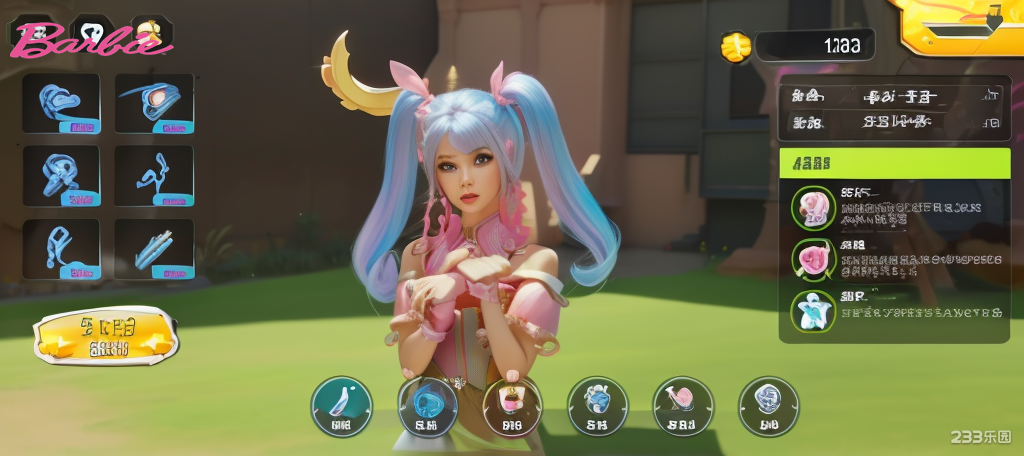Pick the blue striped feather item tile

point(154,249)
